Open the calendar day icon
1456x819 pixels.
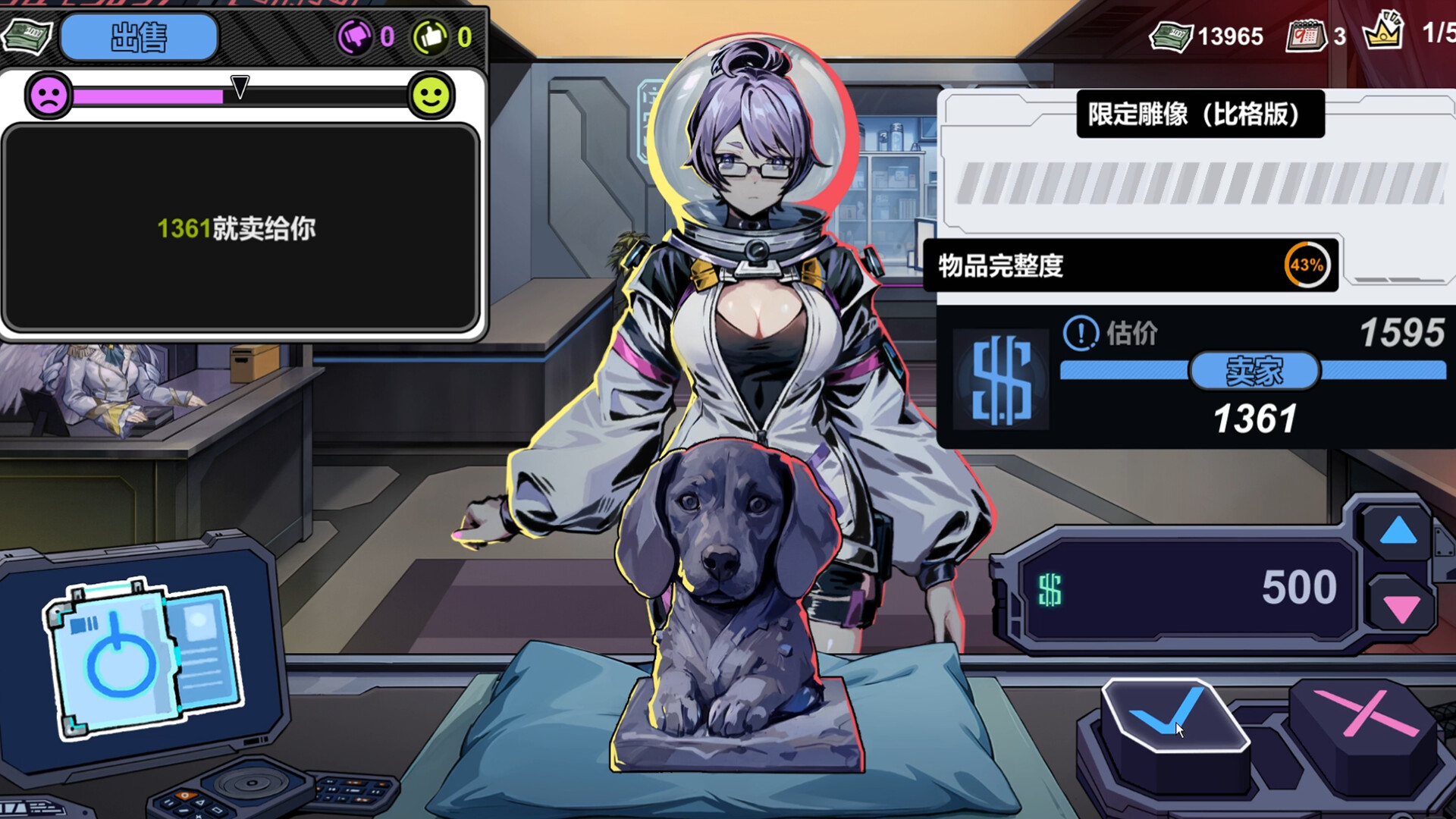(1305, 35)
